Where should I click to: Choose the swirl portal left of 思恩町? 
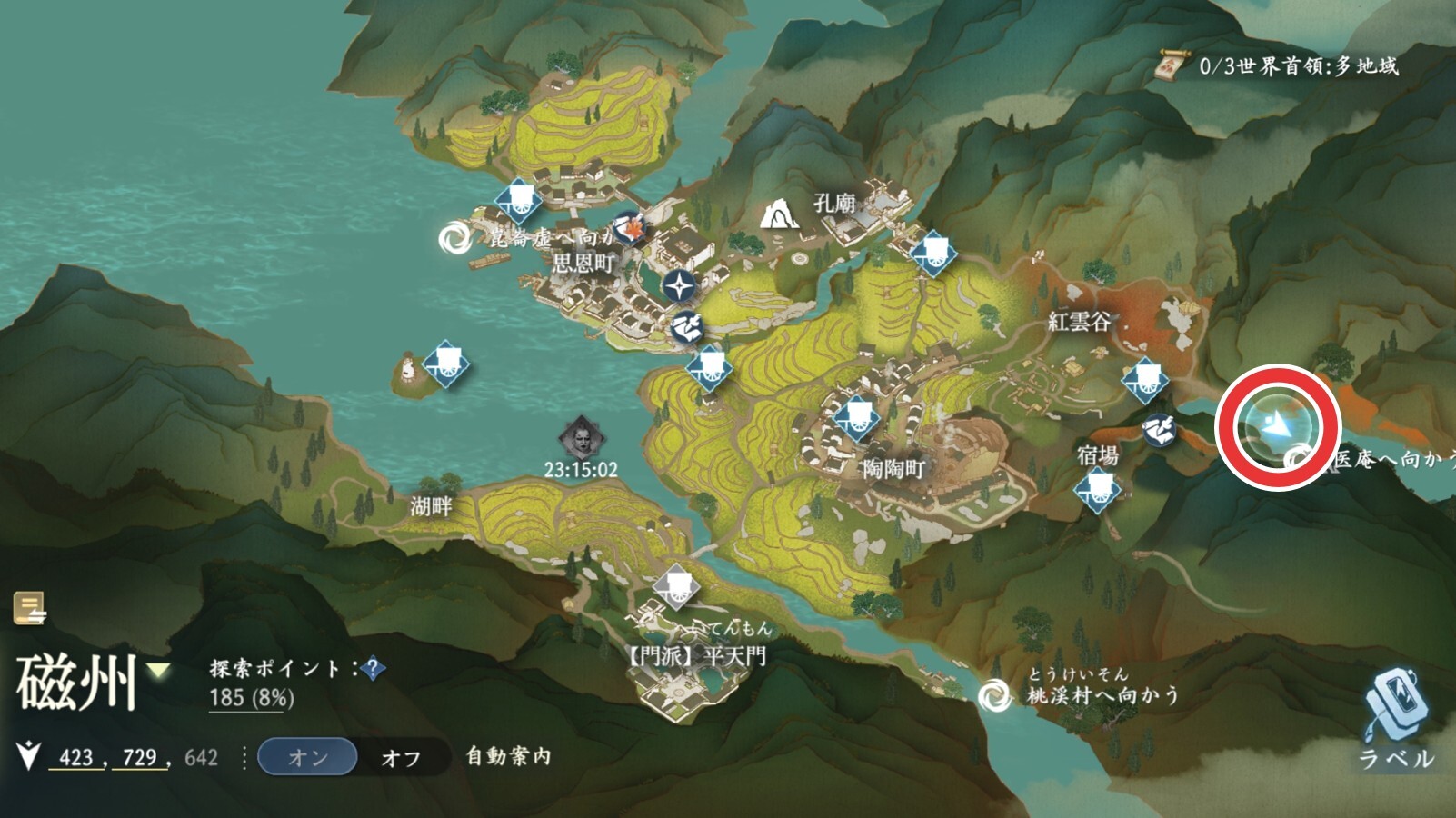[454, 239]
